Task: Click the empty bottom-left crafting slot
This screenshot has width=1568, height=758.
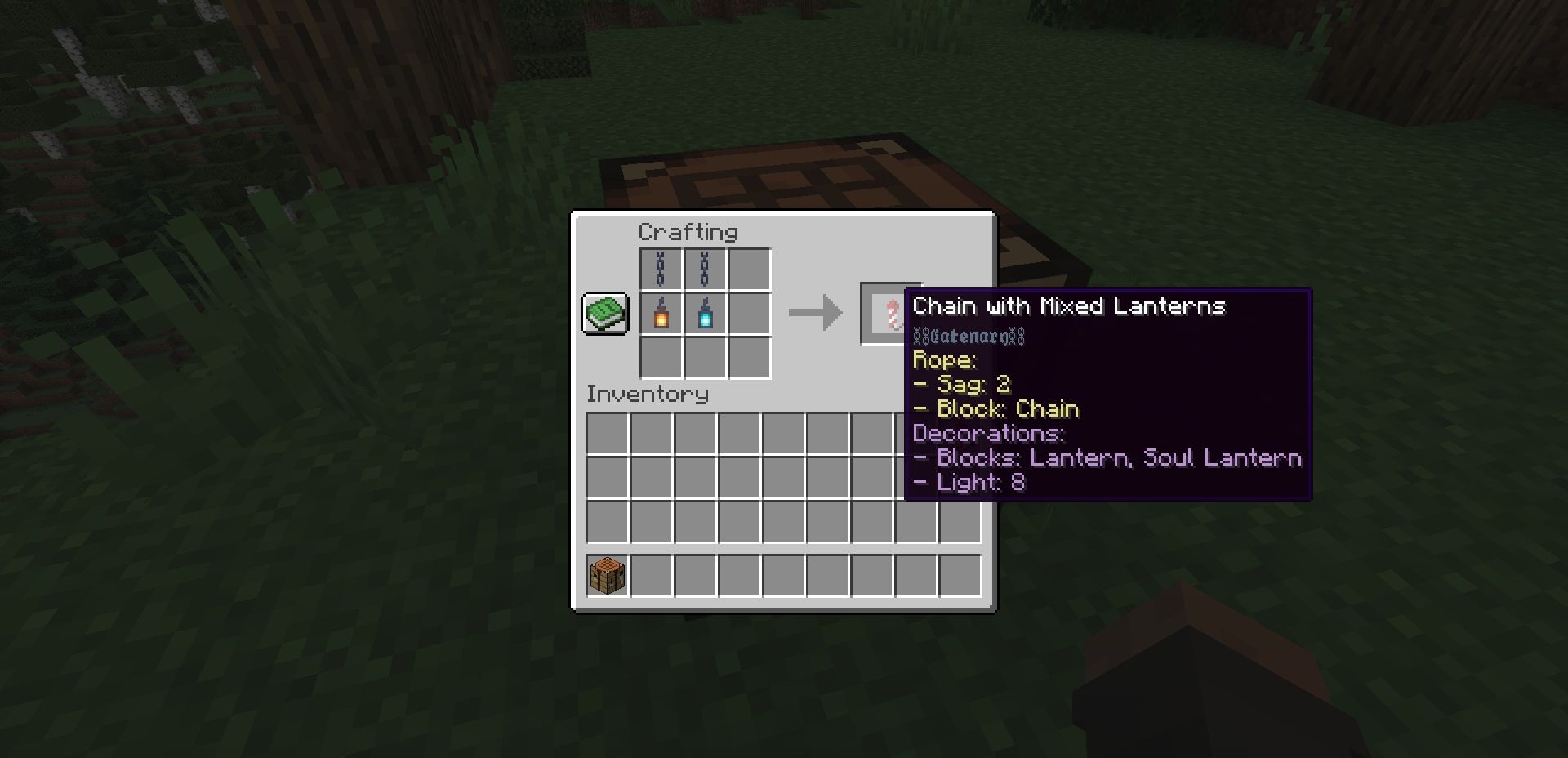Action: 661,356
